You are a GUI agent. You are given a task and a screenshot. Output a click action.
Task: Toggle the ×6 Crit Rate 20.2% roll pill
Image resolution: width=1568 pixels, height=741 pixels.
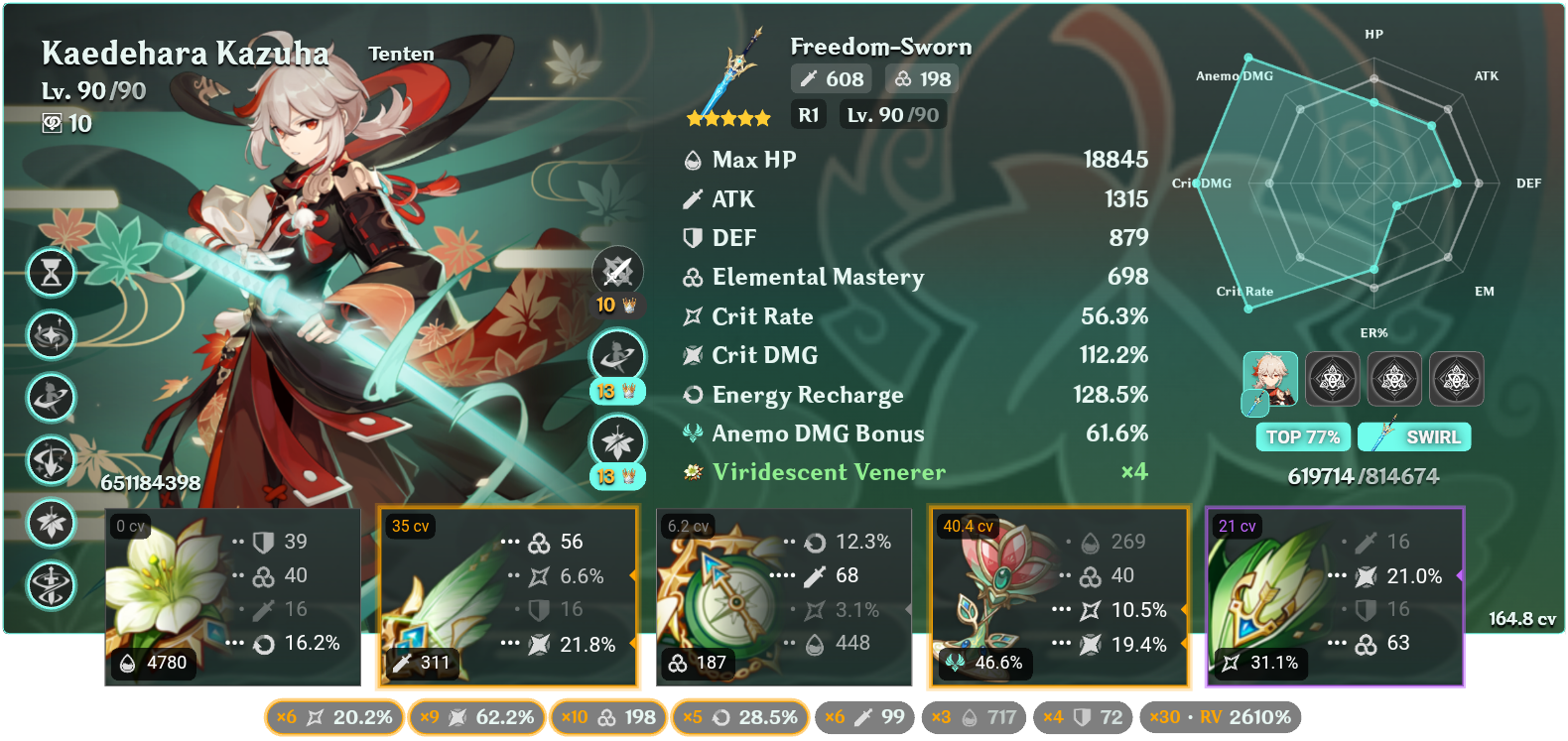point(333,716)
